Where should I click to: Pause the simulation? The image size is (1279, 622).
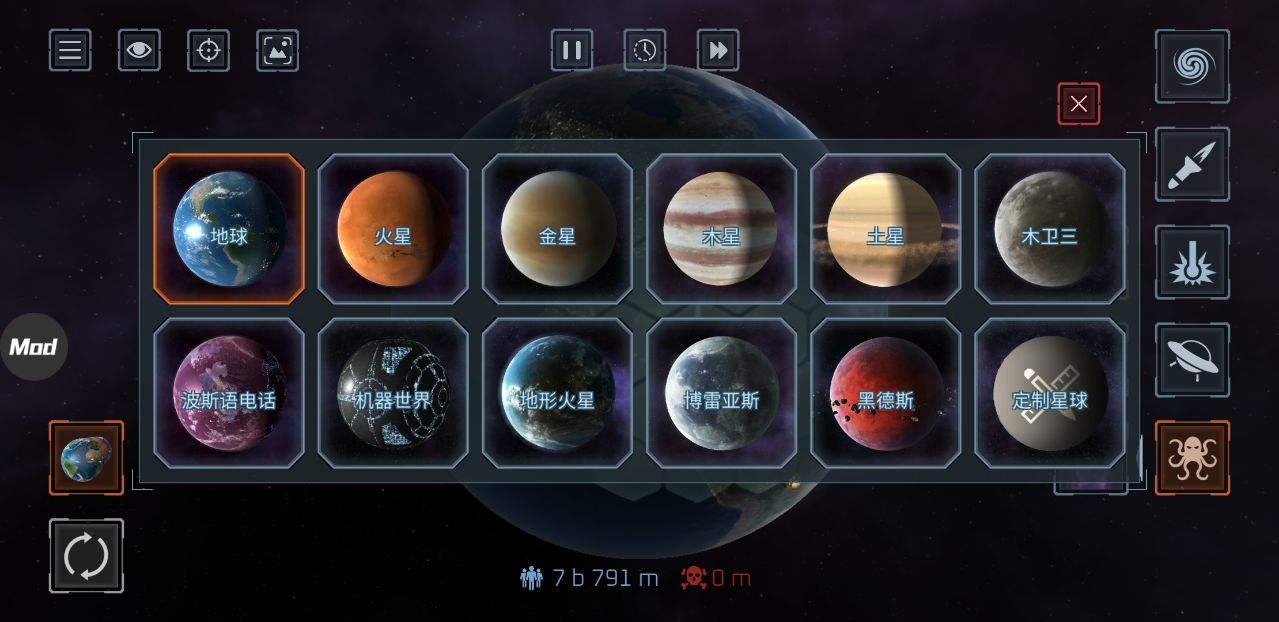coord(572,50)
